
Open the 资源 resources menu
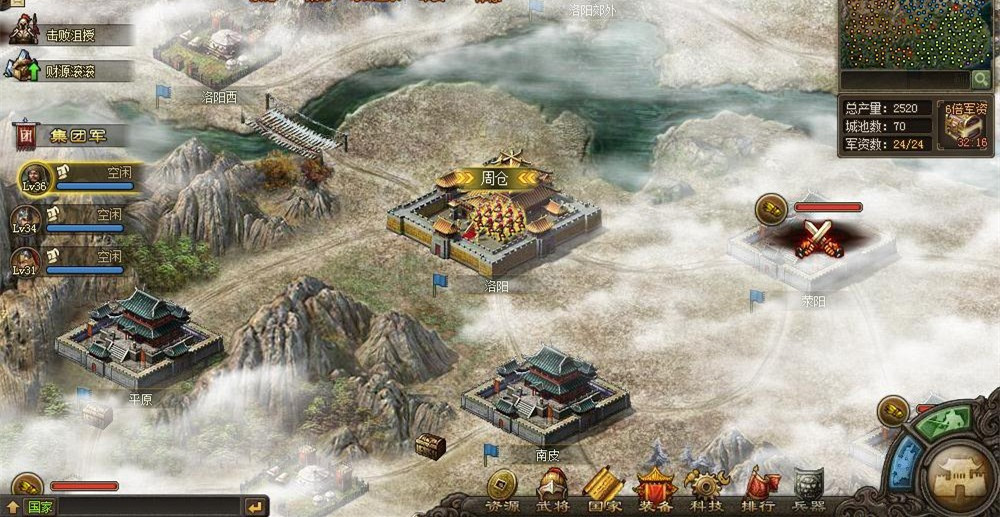click(x=503, y=489)
